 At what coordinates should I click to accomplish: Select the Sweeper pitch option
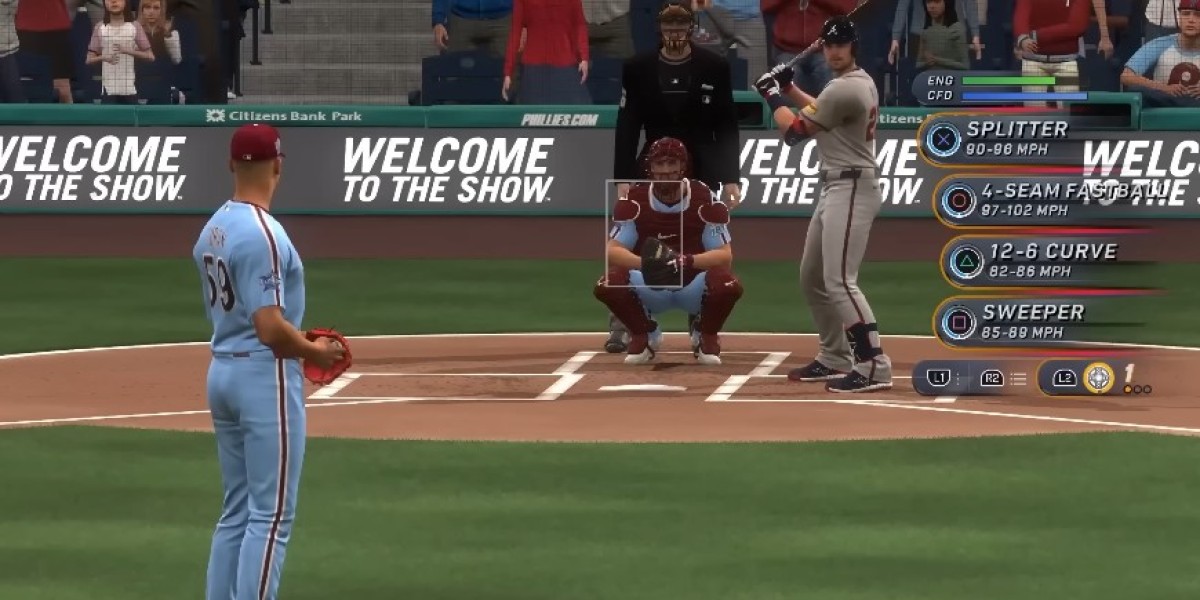(x=1030, y=322)
